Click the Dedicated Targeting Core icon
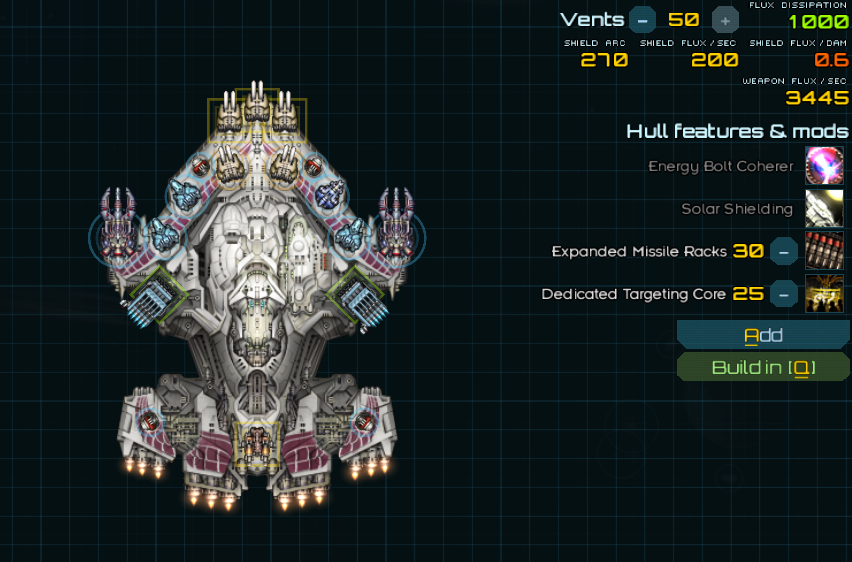 coord(824,294)
